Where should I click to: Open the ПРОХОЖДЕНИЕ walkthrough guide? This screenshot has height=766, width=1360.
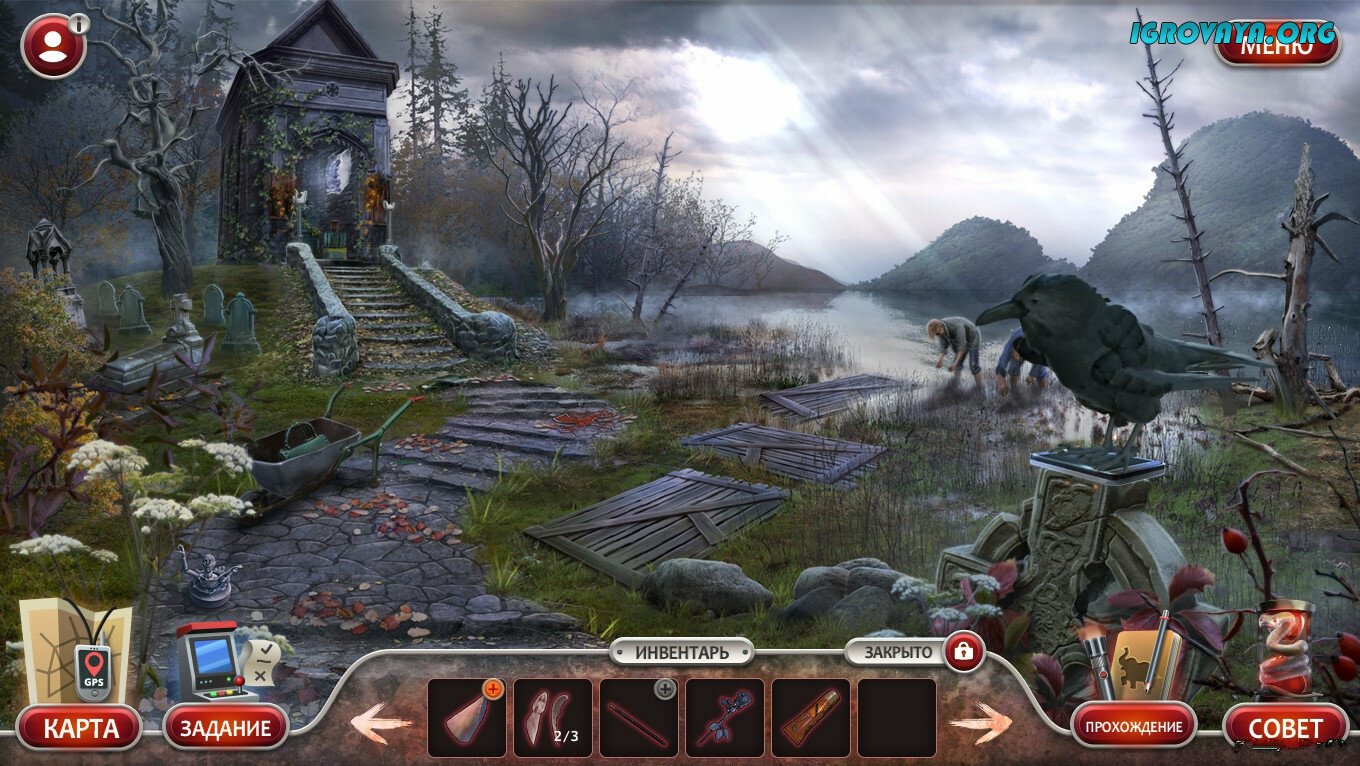[1134, 727]
